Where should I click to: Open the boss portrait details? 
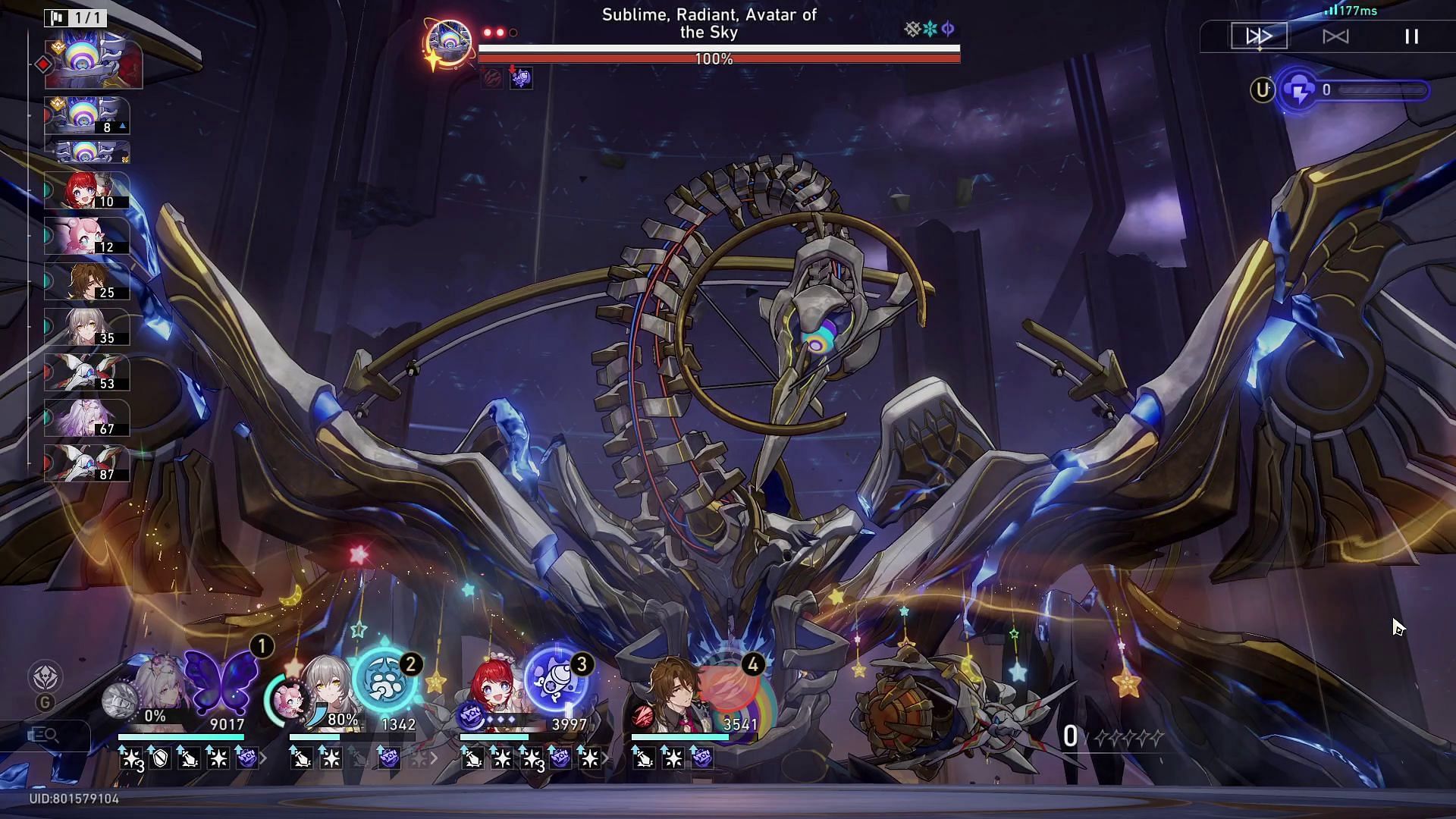point(448,42)
